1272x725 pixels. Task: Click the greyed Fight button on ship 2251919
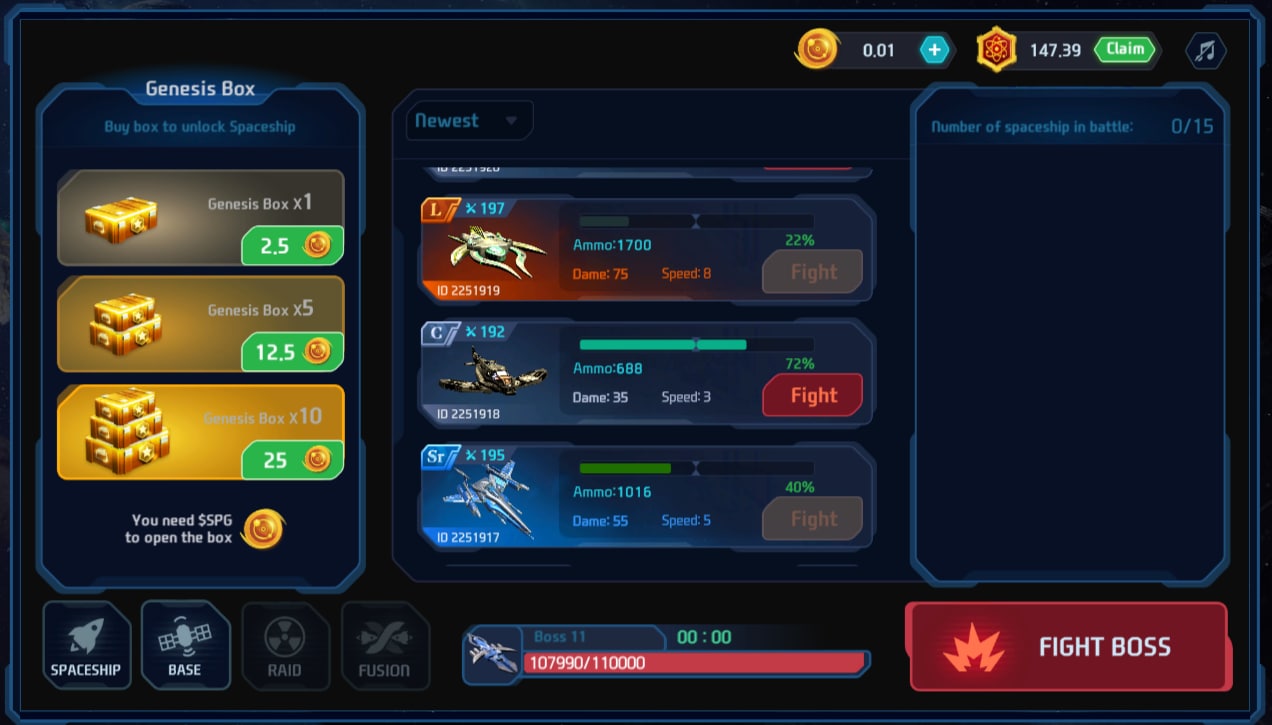[812, 272]
